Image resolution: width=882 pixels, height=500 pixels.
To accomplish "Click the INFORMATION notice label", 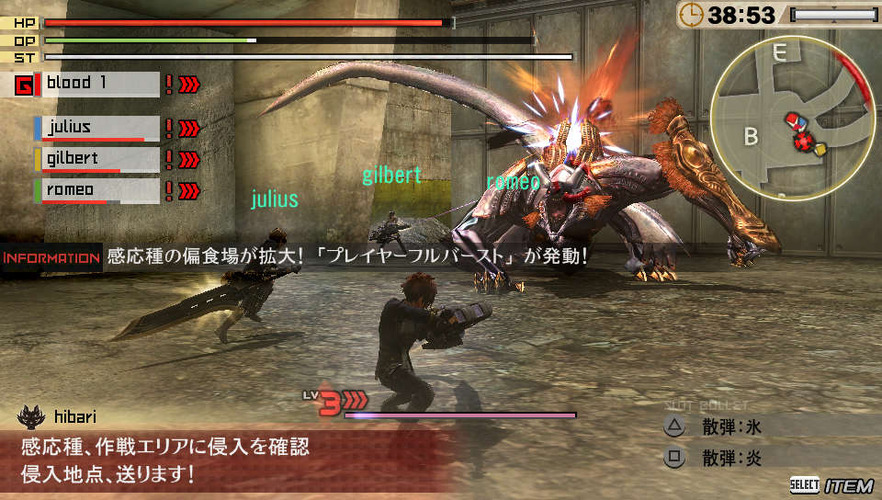I will 51,258.
